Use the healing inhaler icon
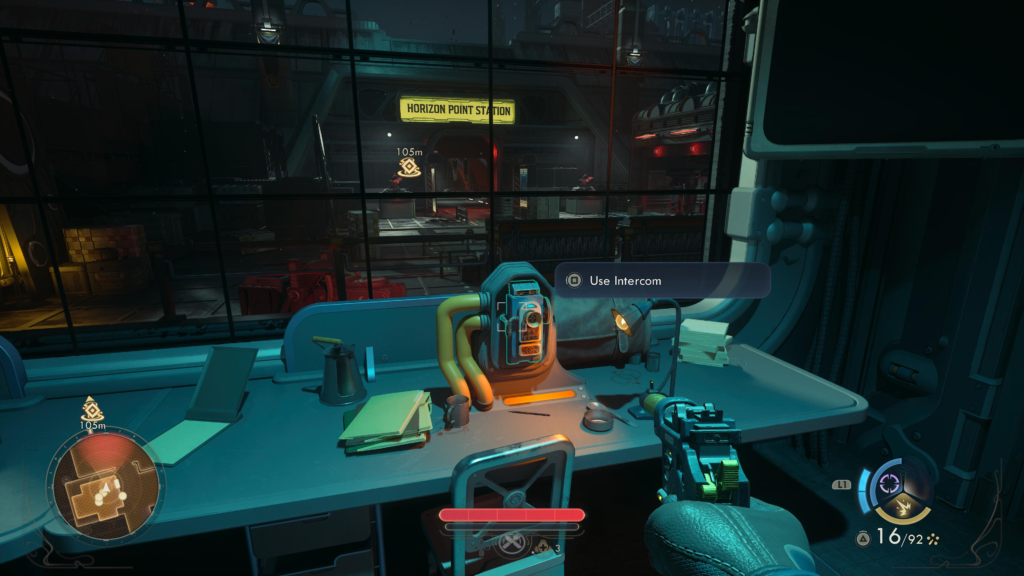 click(513, 546)
